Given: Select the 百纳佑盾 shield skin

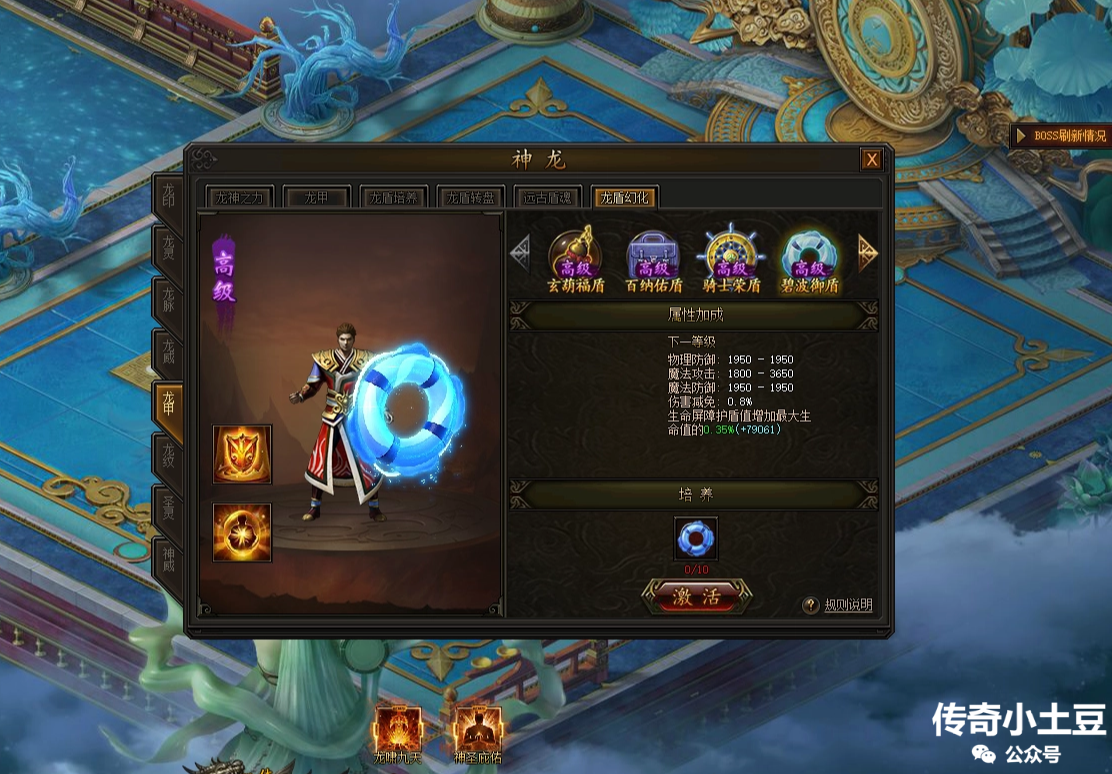Looking at the screenshot, I should tap(652, 259).
